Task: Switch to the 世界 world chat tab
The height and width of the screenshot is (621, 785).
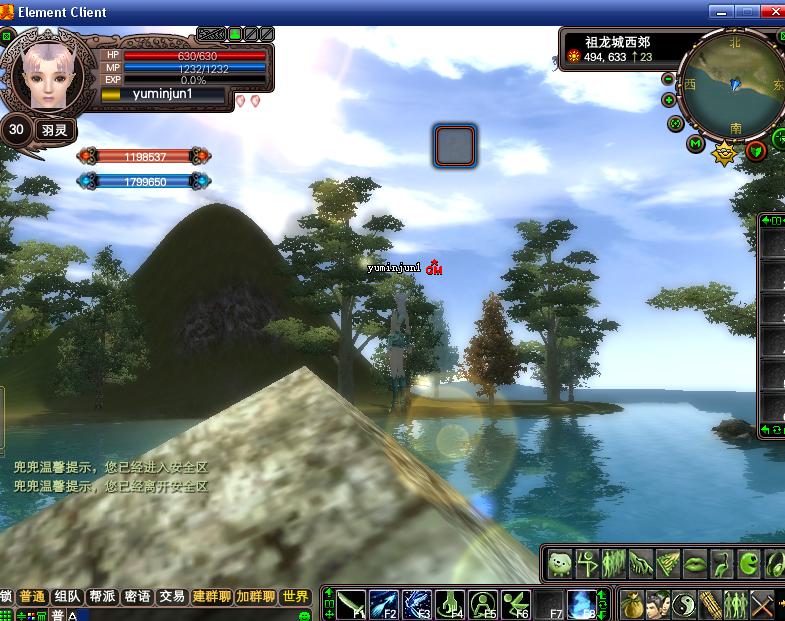Action: [295, 597]
